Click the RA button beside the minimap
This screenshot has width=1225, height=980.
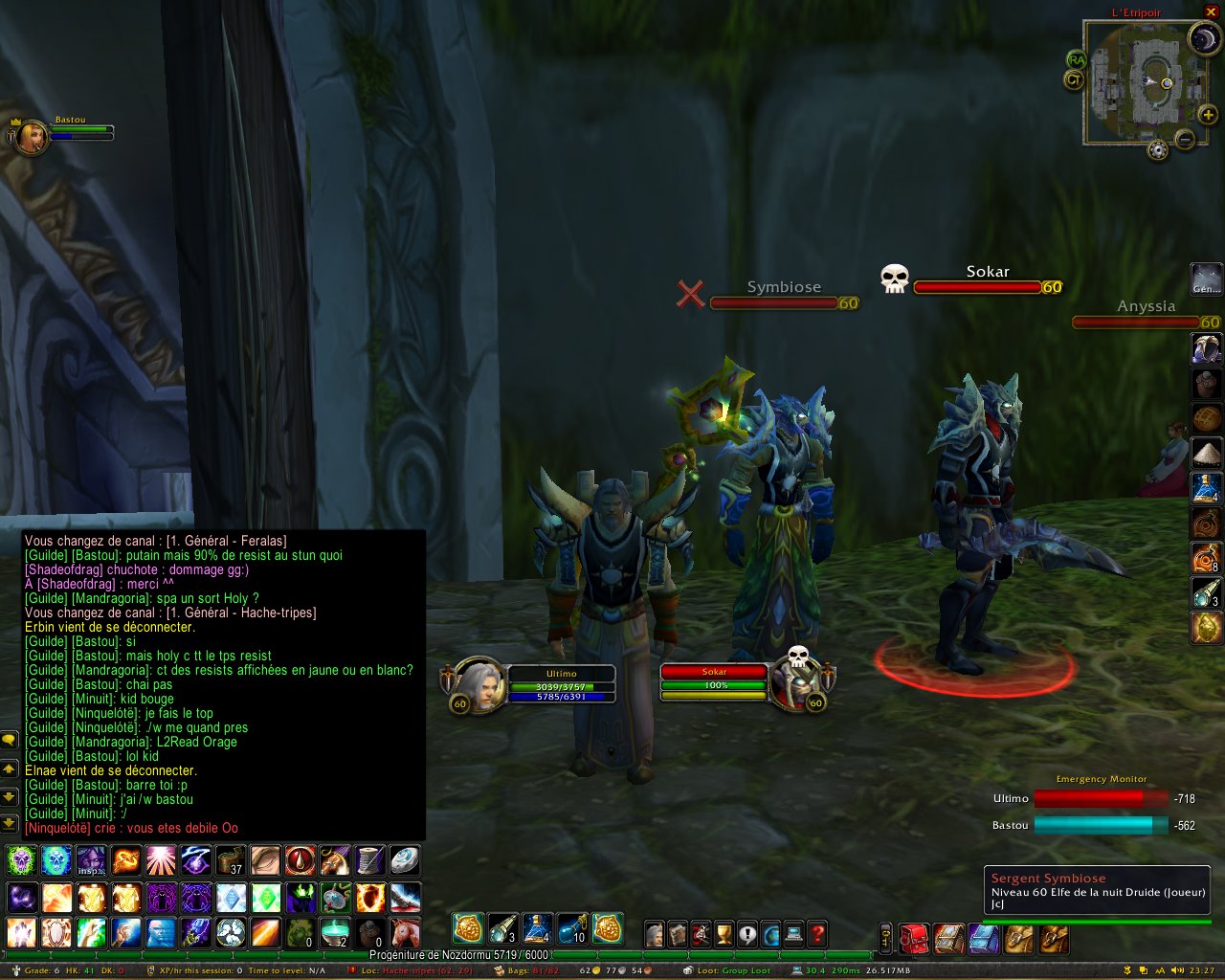pos(1076,60)
